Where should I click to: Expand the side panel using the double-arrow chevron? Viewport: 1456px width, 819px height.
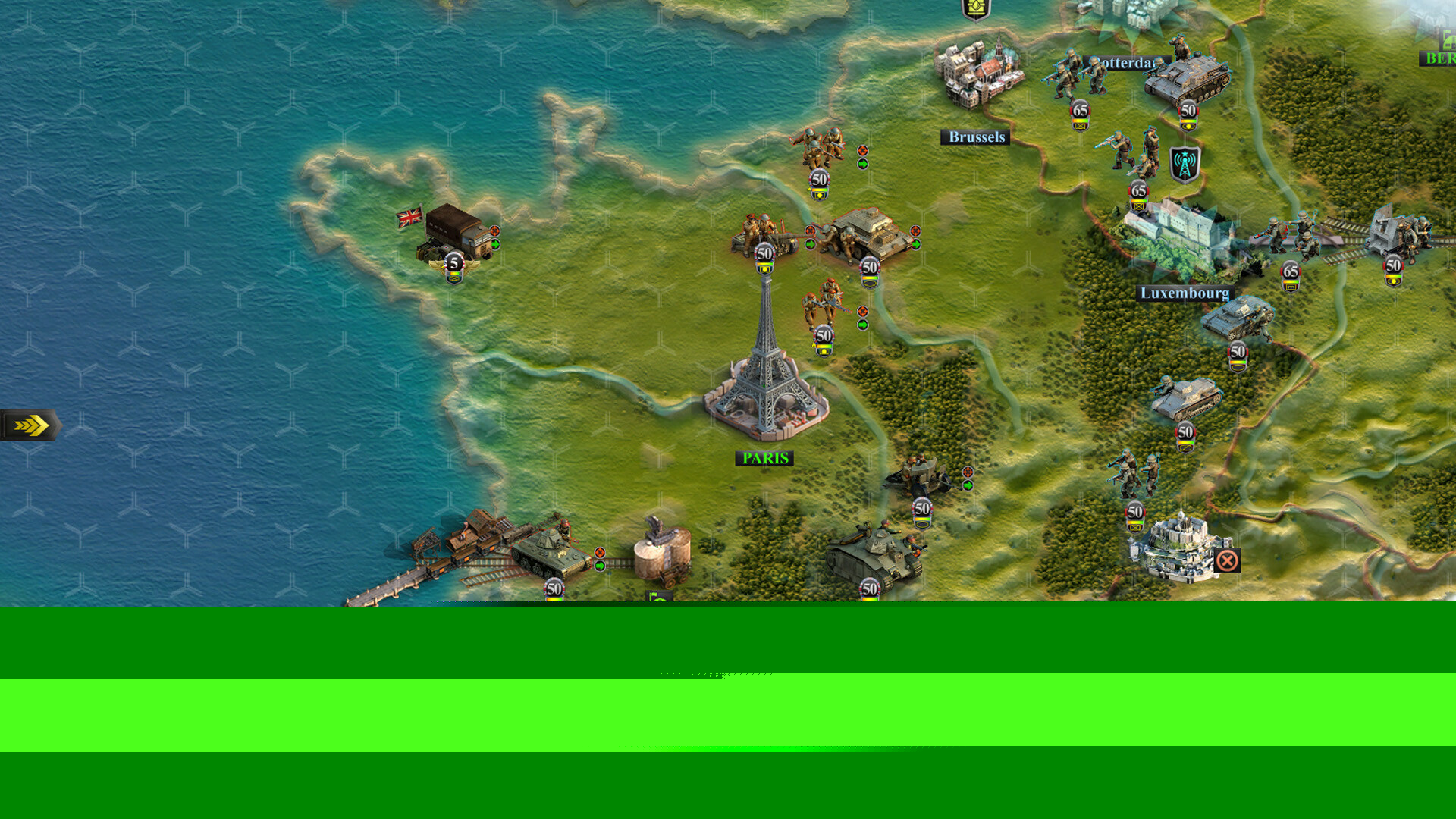pyautogui.click(x=29, y=425)
